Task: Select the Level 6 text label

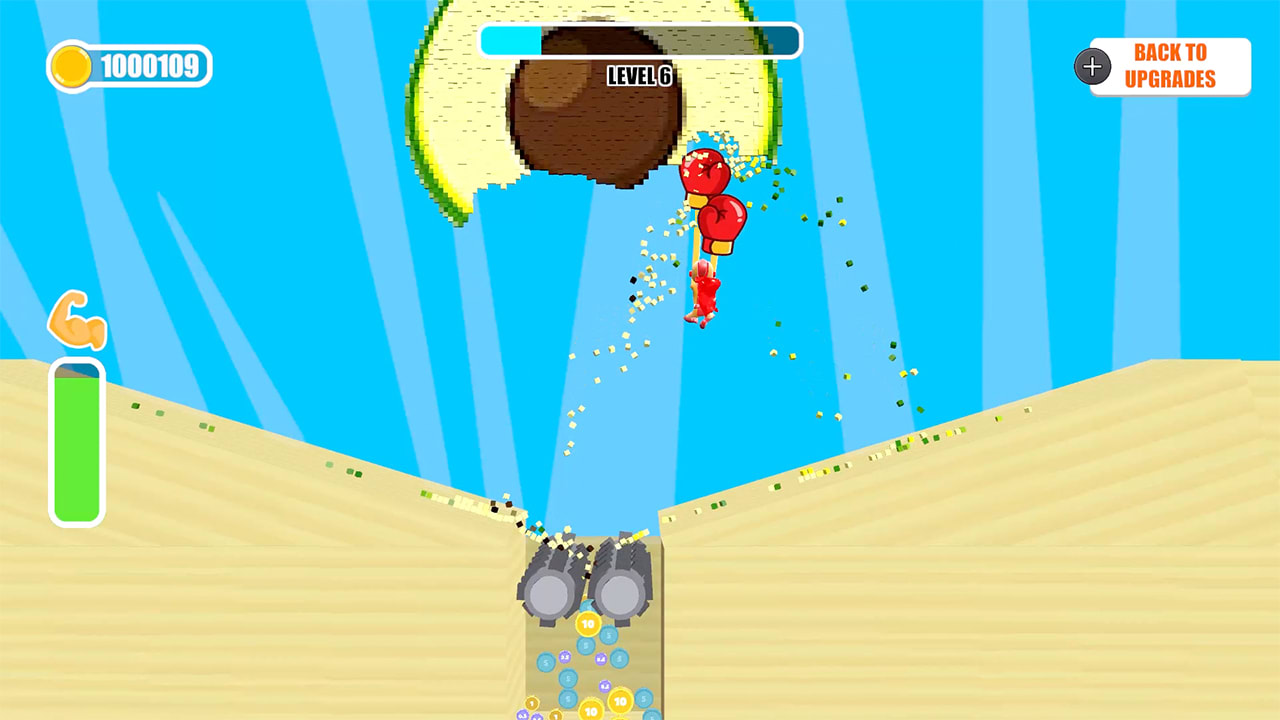Action: point(640,76)
